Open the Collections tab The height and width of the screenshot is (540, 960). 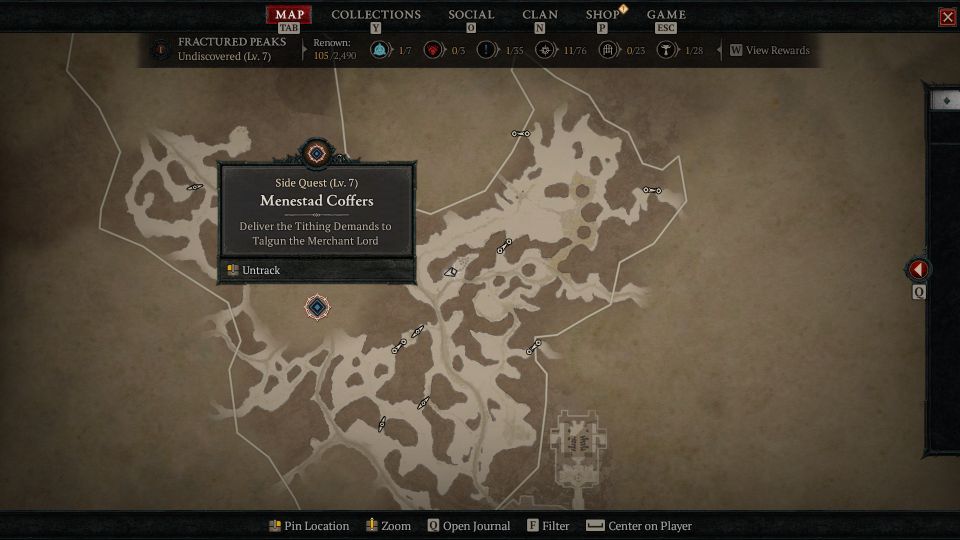click(x=376, y=14)
